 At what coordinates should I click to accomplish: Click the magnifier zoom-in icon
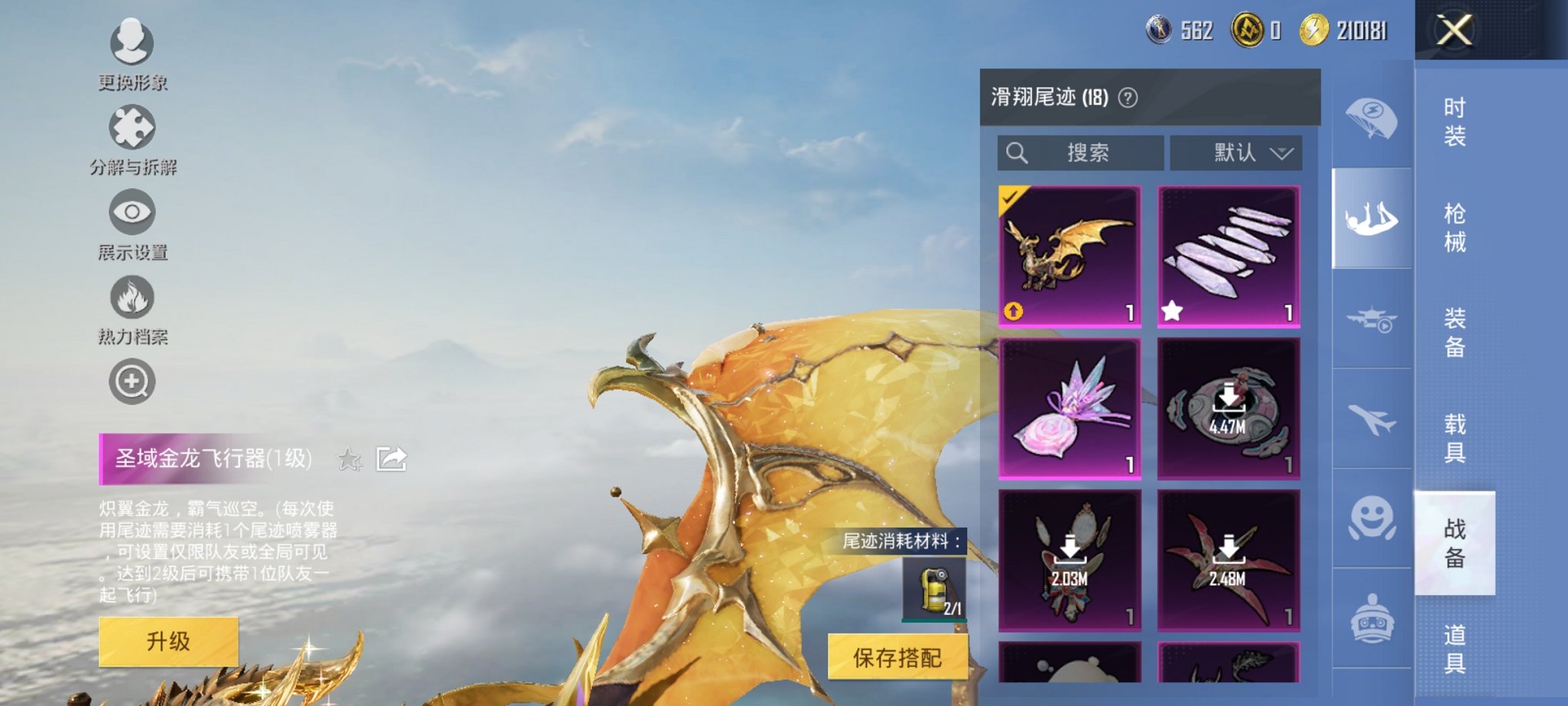tap(131, 381)
